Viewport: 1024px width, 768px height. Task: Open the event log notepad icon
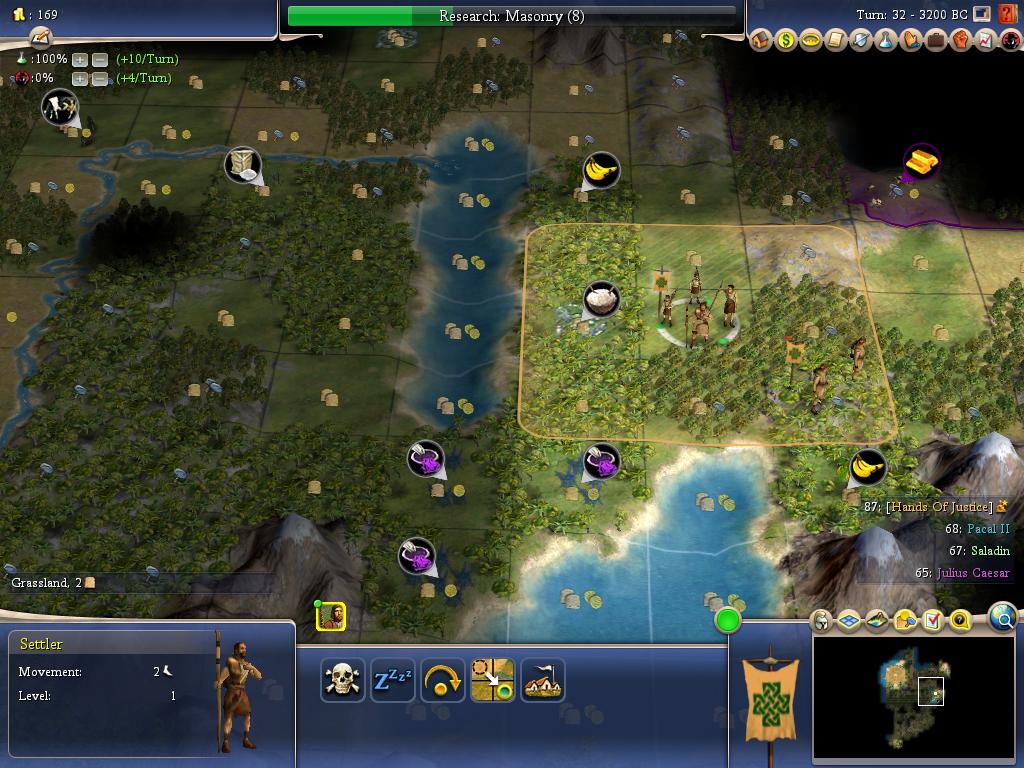tap(40, 38)
